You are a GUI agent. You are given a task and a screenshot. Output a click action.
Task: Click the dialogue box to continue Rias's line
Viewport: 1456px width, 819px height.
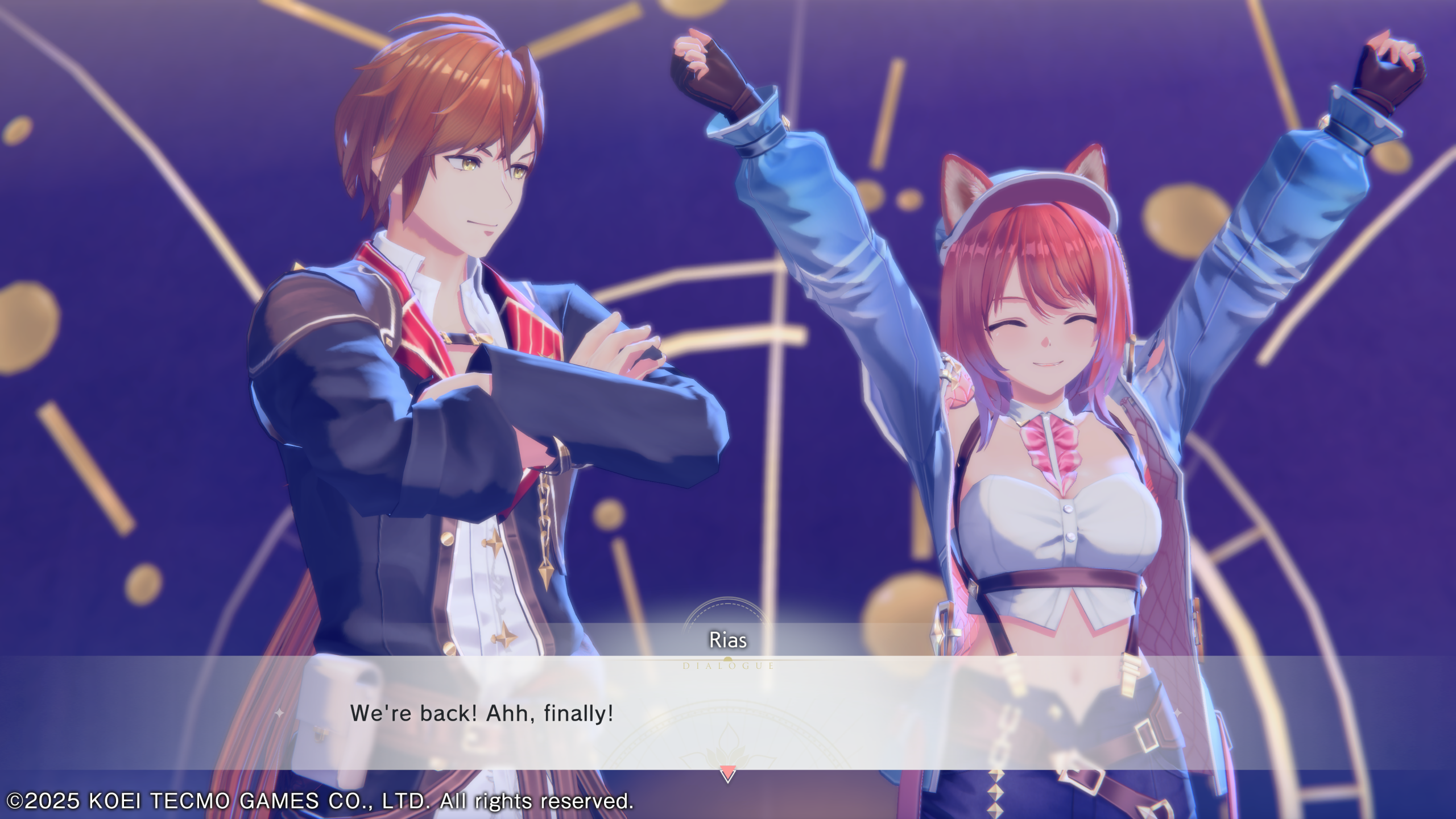pos(728,713)
